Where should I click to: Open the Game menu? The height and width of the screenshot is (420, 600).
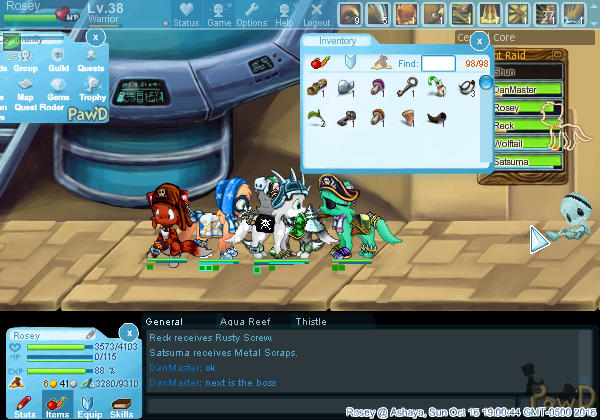pyautogui.click(x=218, y=15)
